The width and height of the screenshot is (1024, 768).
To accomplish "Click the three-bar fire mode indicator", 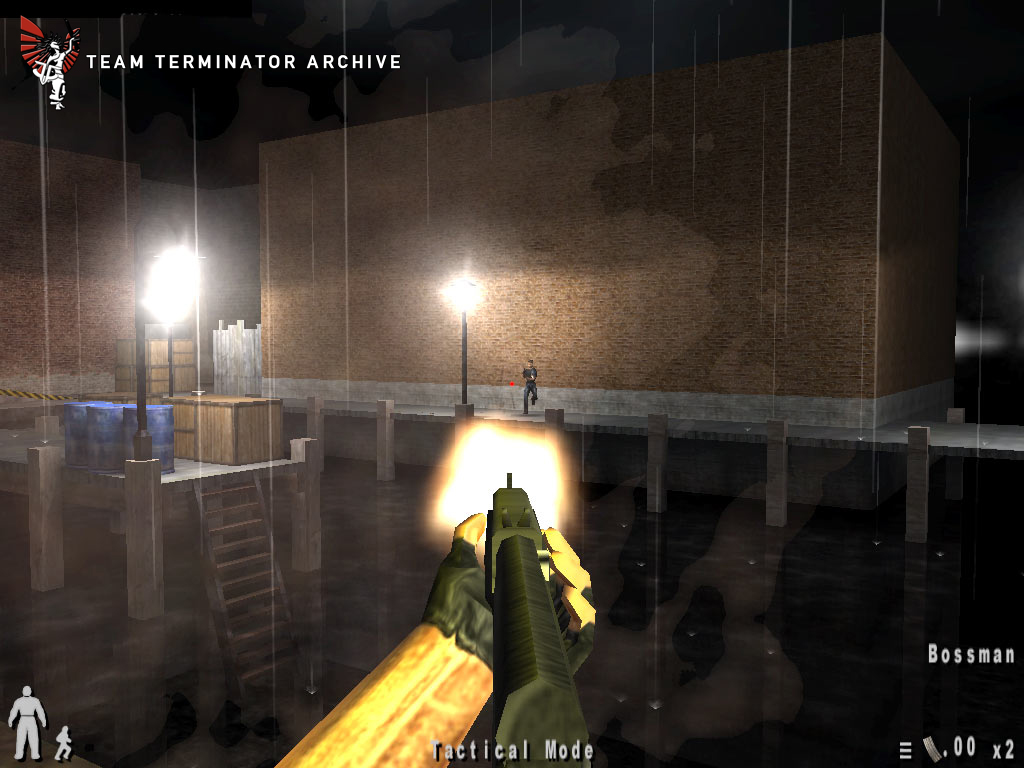I will (x=906, y=750).
